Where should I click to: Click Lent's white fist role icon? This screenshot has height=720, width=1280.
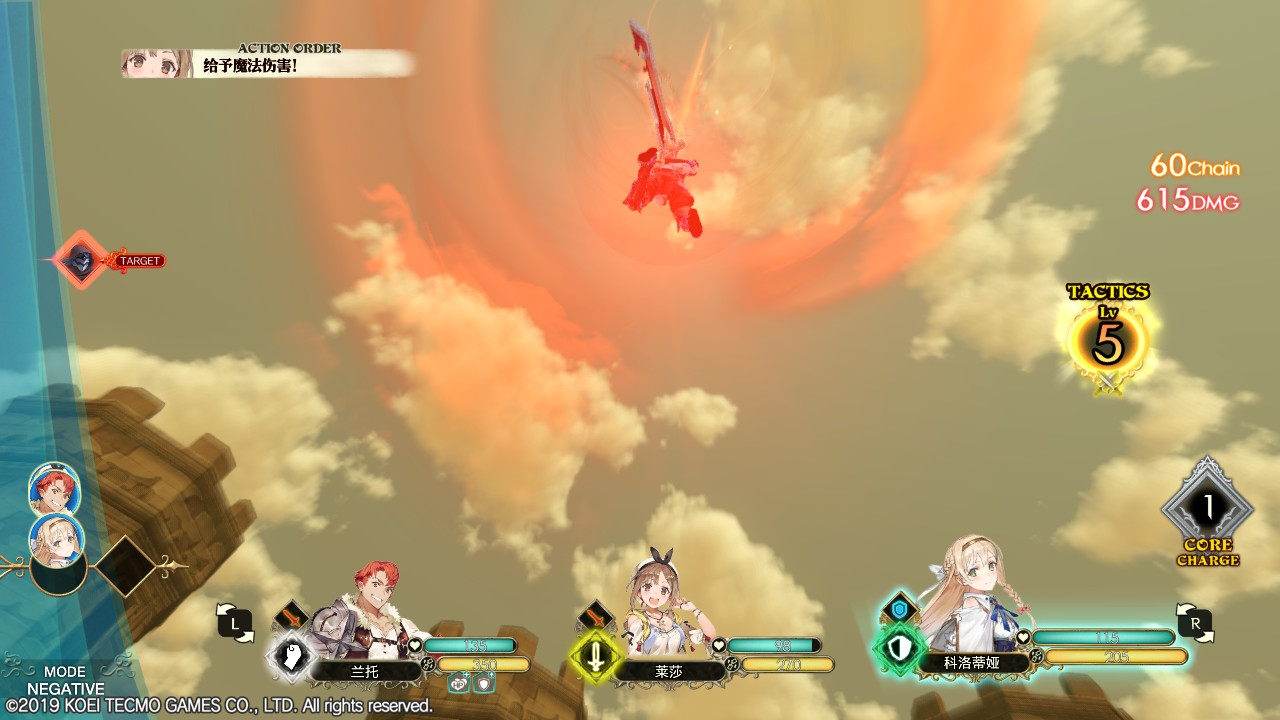(291, 656)
